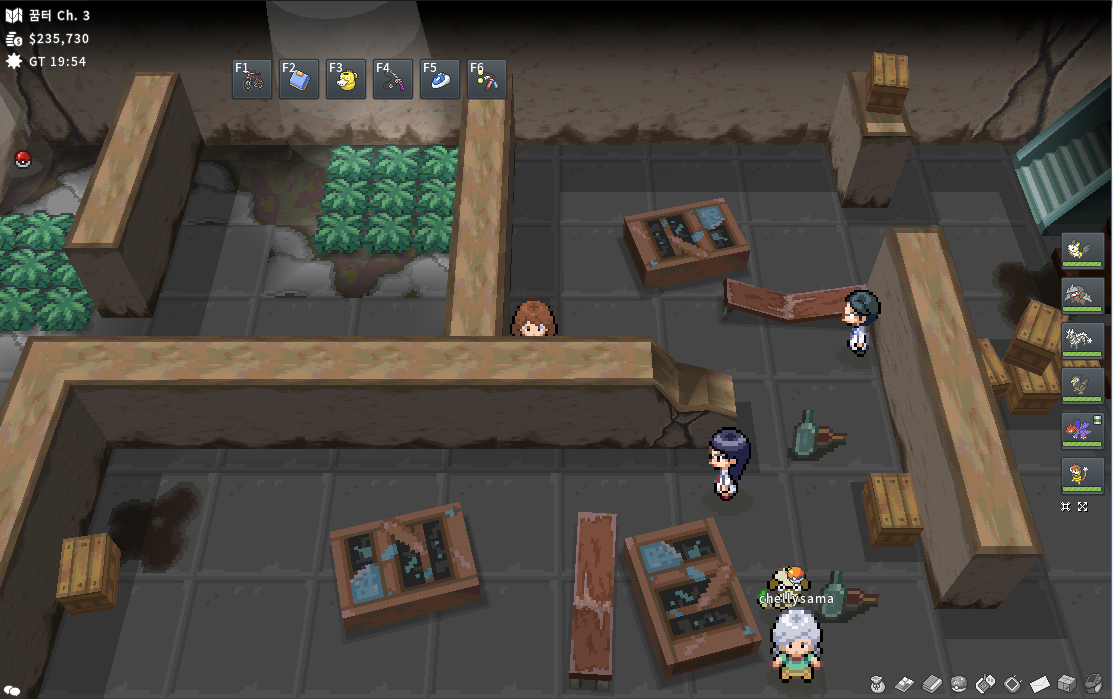Open the bag from the bottom menu

point(877,684)
